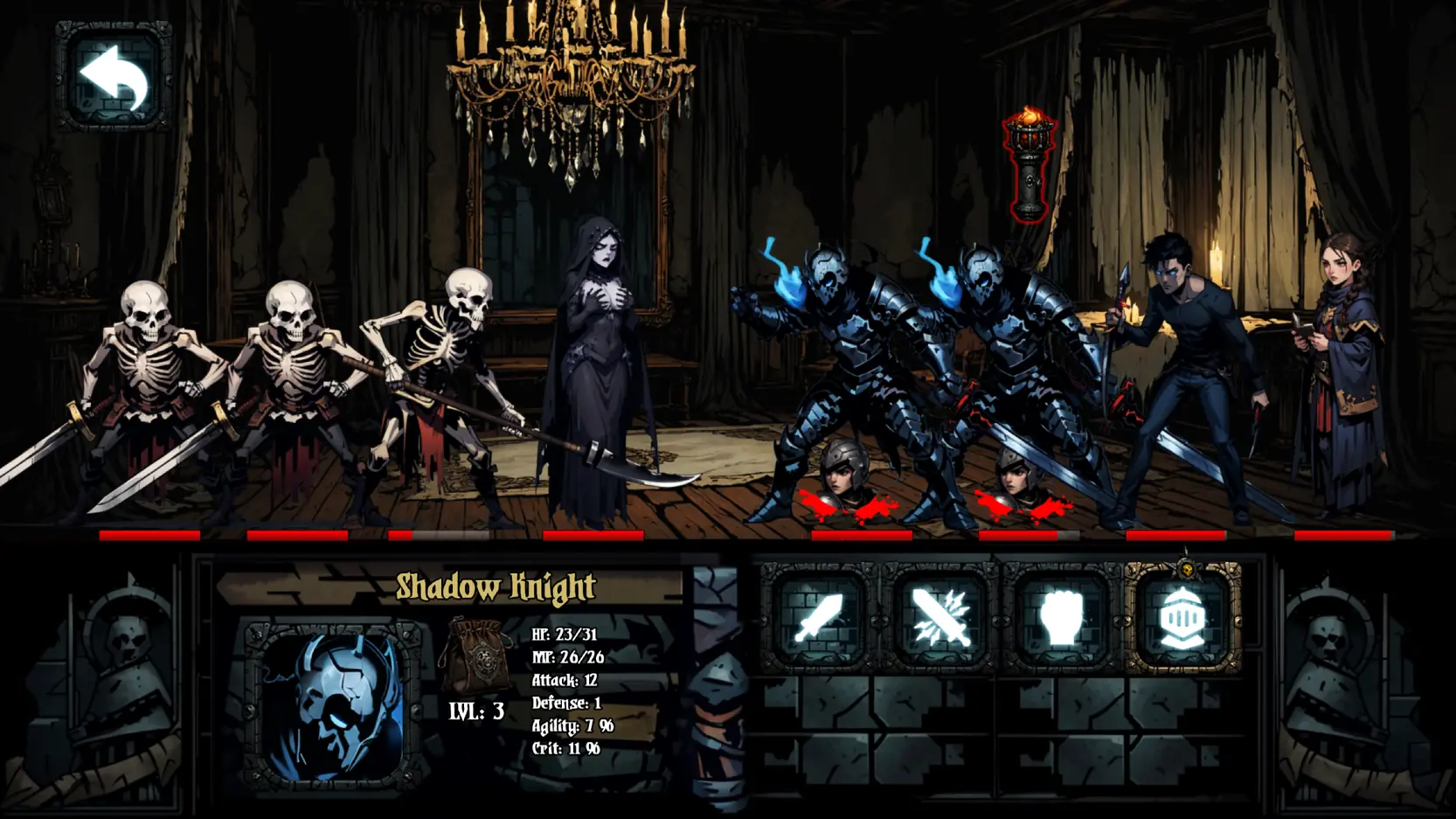The height and width of the screenshot is (819, 1456).
Task: Activate the crossed swords strike skill
Action: pos(939,619)
